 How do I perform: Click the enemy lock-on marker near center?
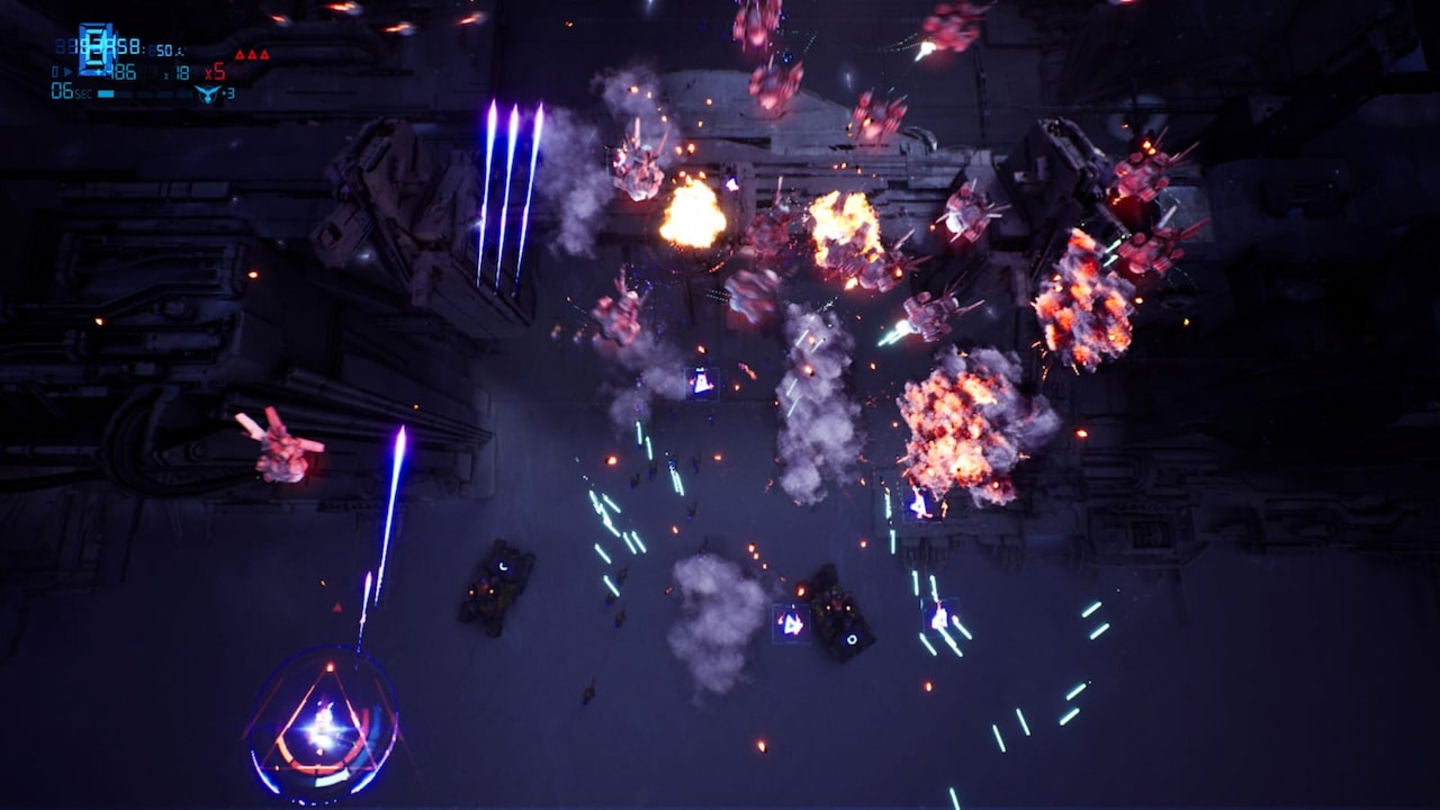[700, 381]
